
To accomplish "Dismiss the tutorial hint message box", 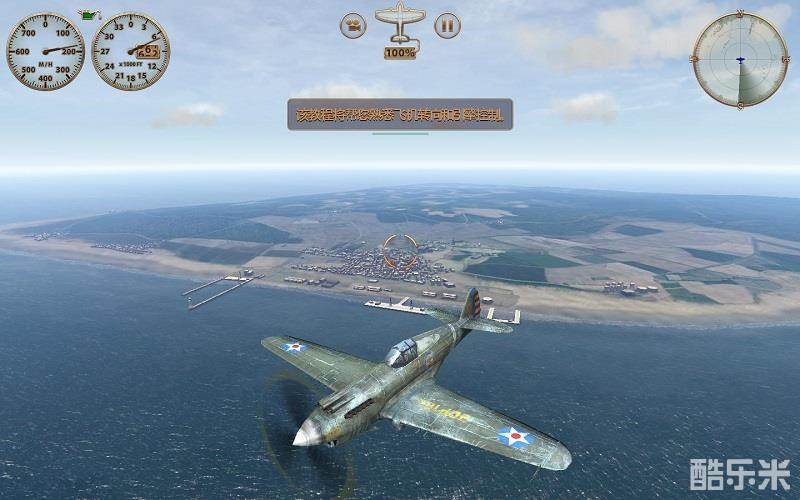I will 400,115.
